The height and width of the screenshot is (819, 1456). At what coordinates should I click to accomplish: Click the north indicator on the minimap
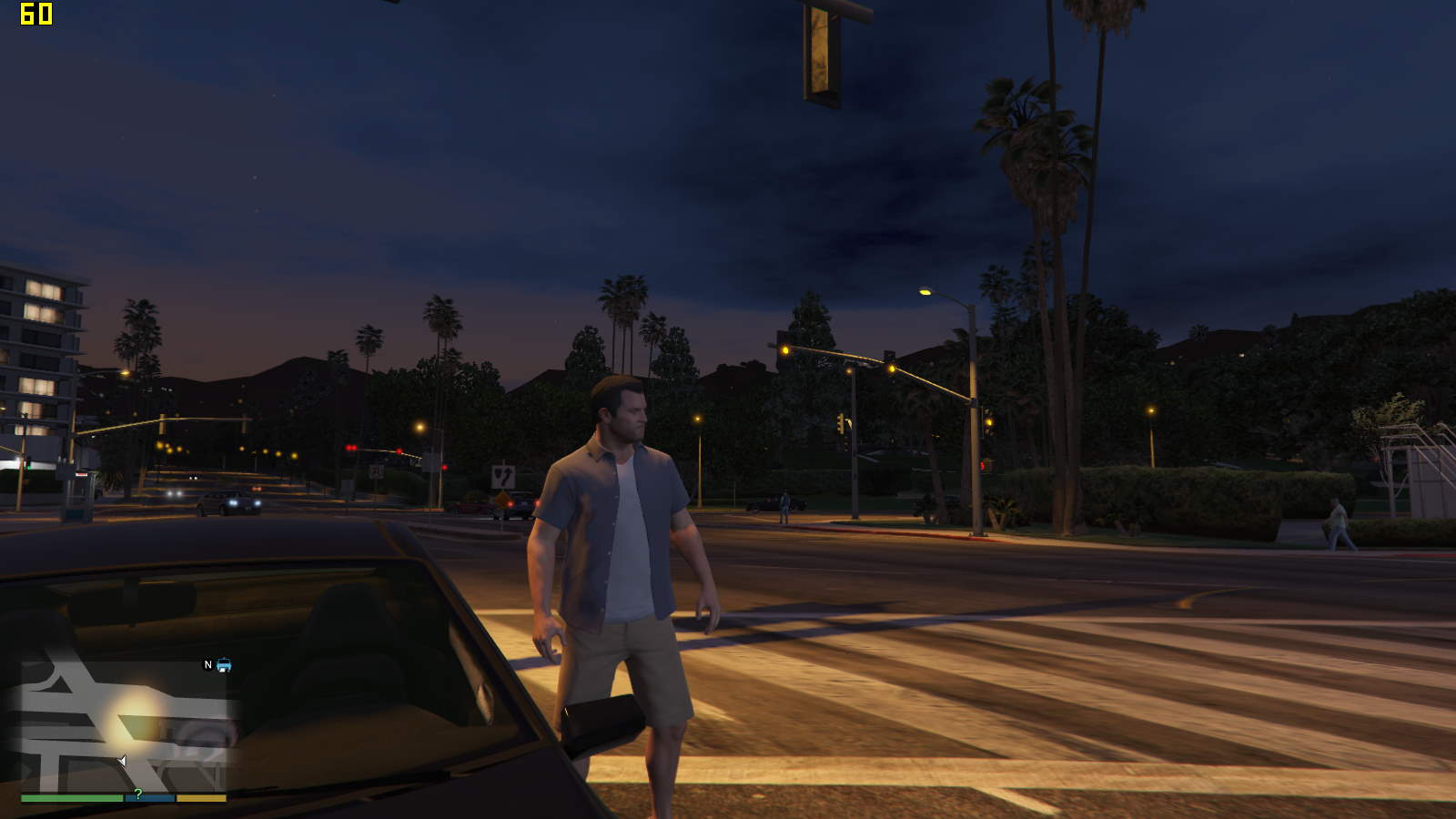click(207, 665)
